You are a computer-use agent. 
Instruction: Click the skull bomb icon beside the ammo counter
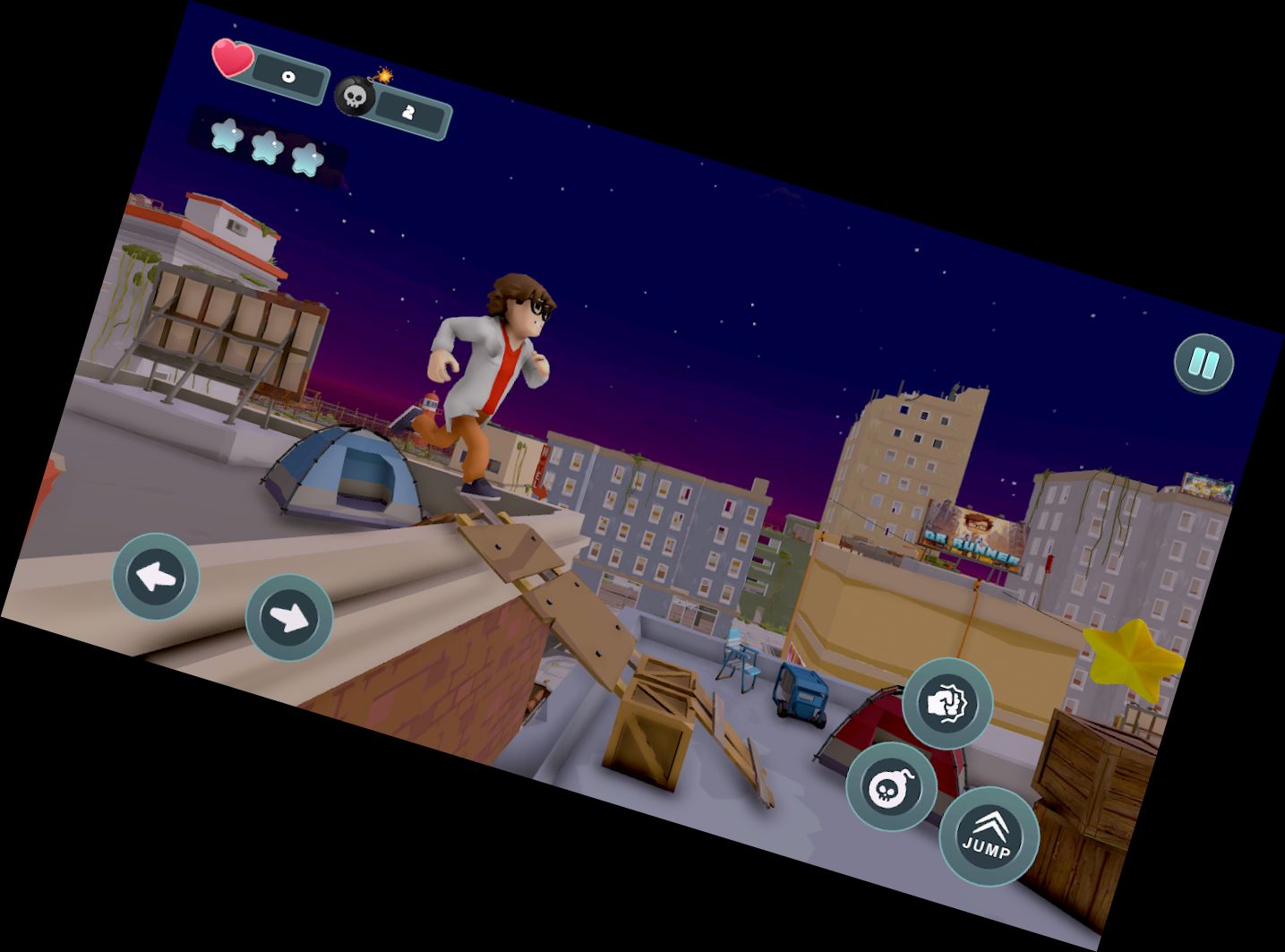click(356, 96)
